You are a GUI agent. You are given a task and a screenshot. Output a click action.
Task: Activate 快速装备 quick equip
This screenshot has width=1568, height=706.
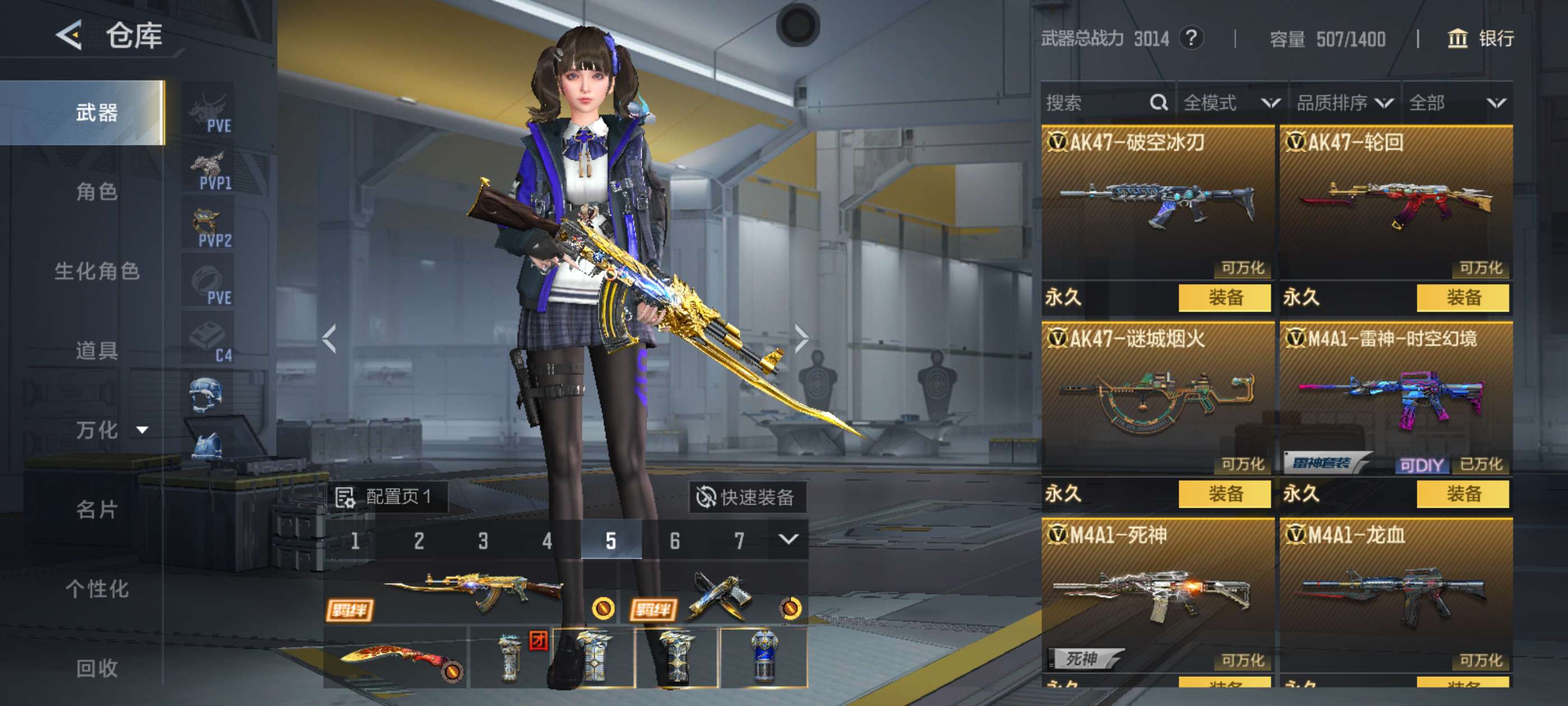[x=746, y=497]
